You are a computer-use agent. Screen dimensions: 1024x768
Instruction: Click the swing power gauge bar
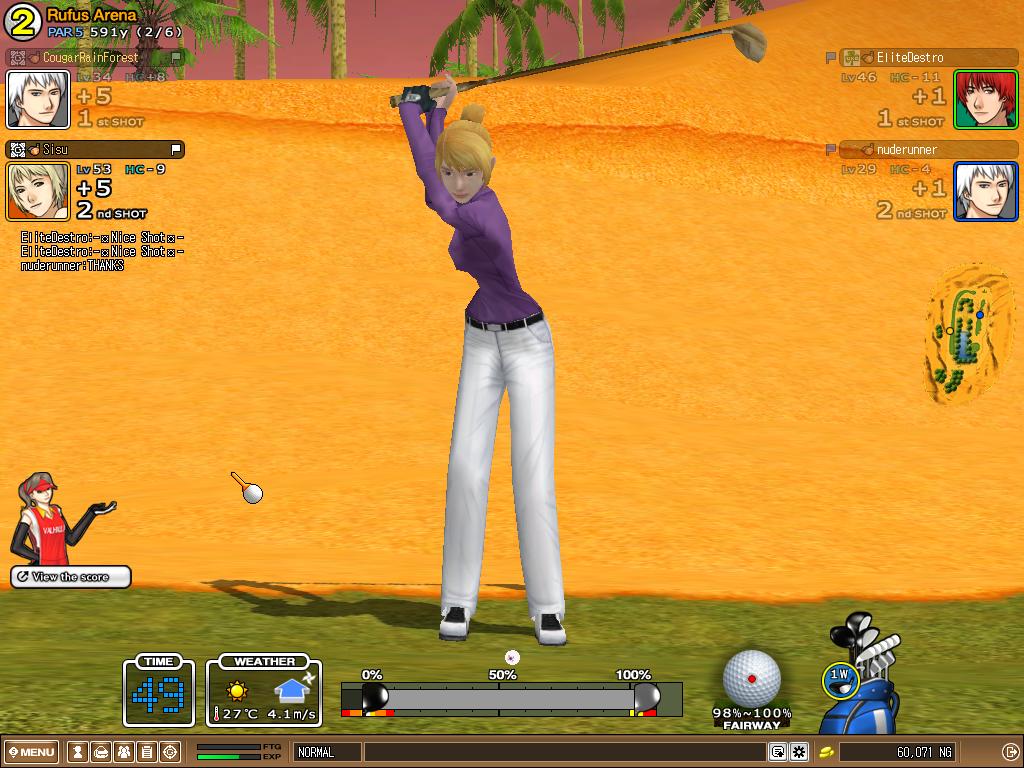tap(510, 698)
